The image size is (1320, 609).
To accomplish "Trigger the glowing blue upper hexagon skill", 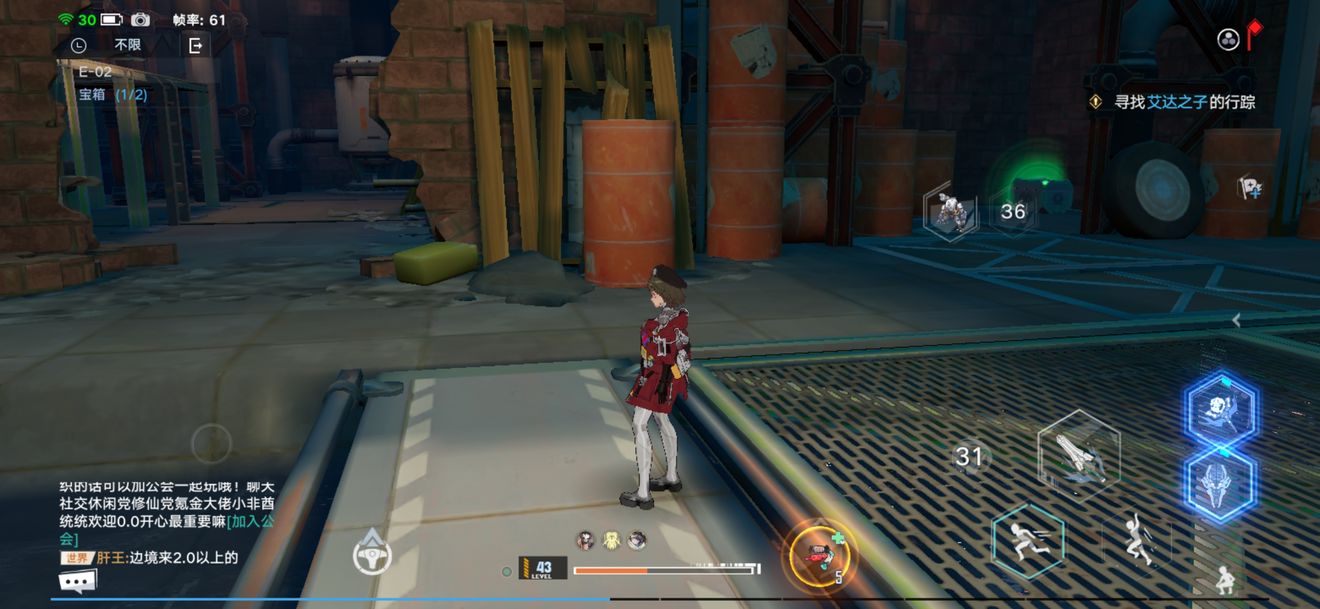I will (1221, 409).
